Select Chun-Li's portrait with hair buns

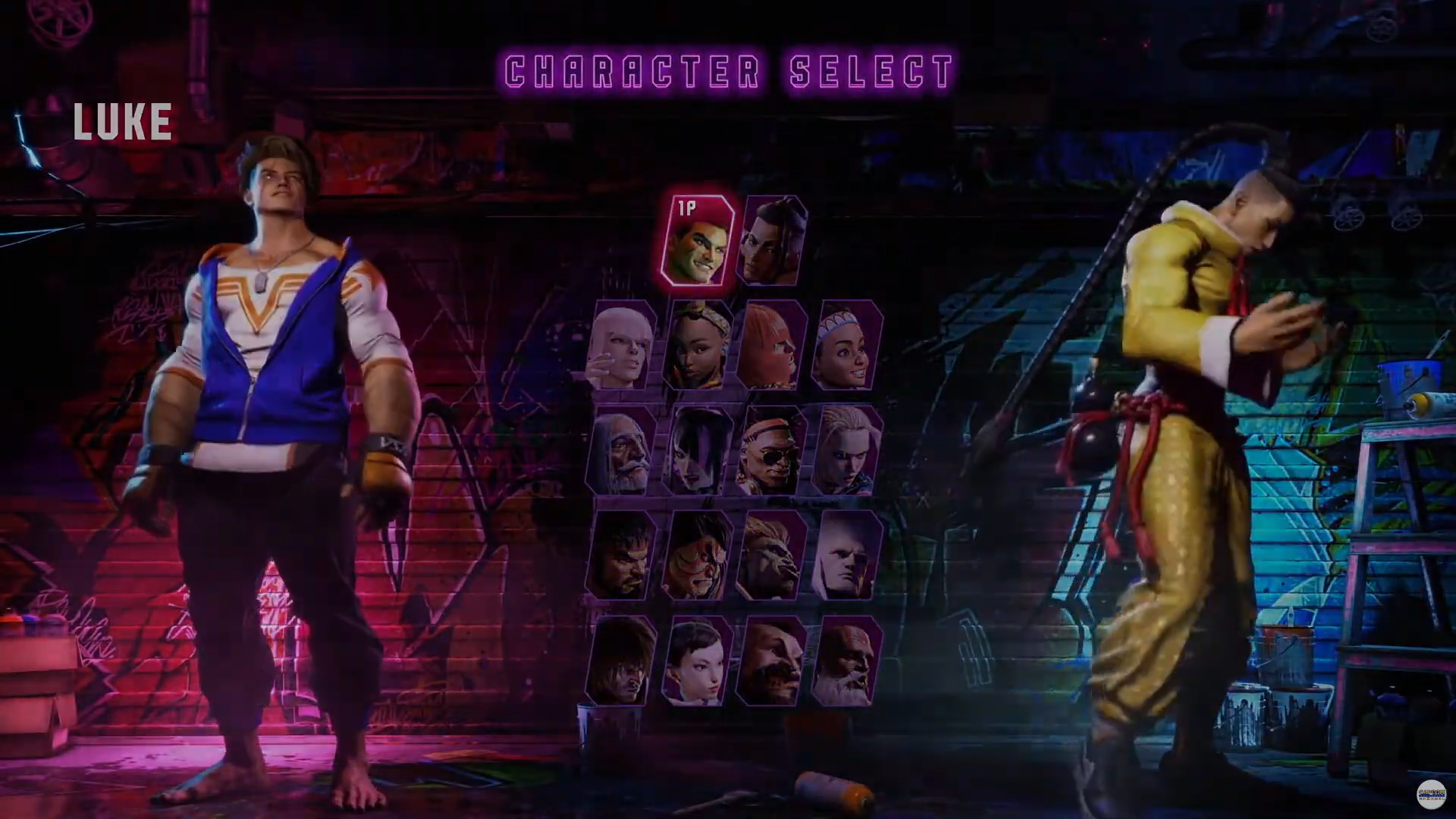tap(696, 661)
